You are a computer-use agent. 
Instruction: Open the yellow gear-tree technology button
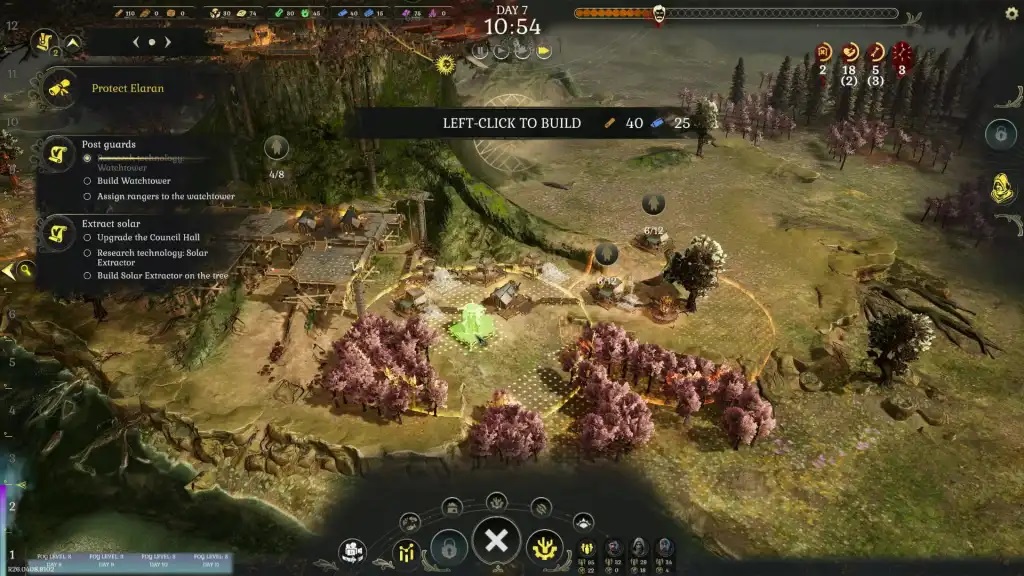tap(545, 547)
